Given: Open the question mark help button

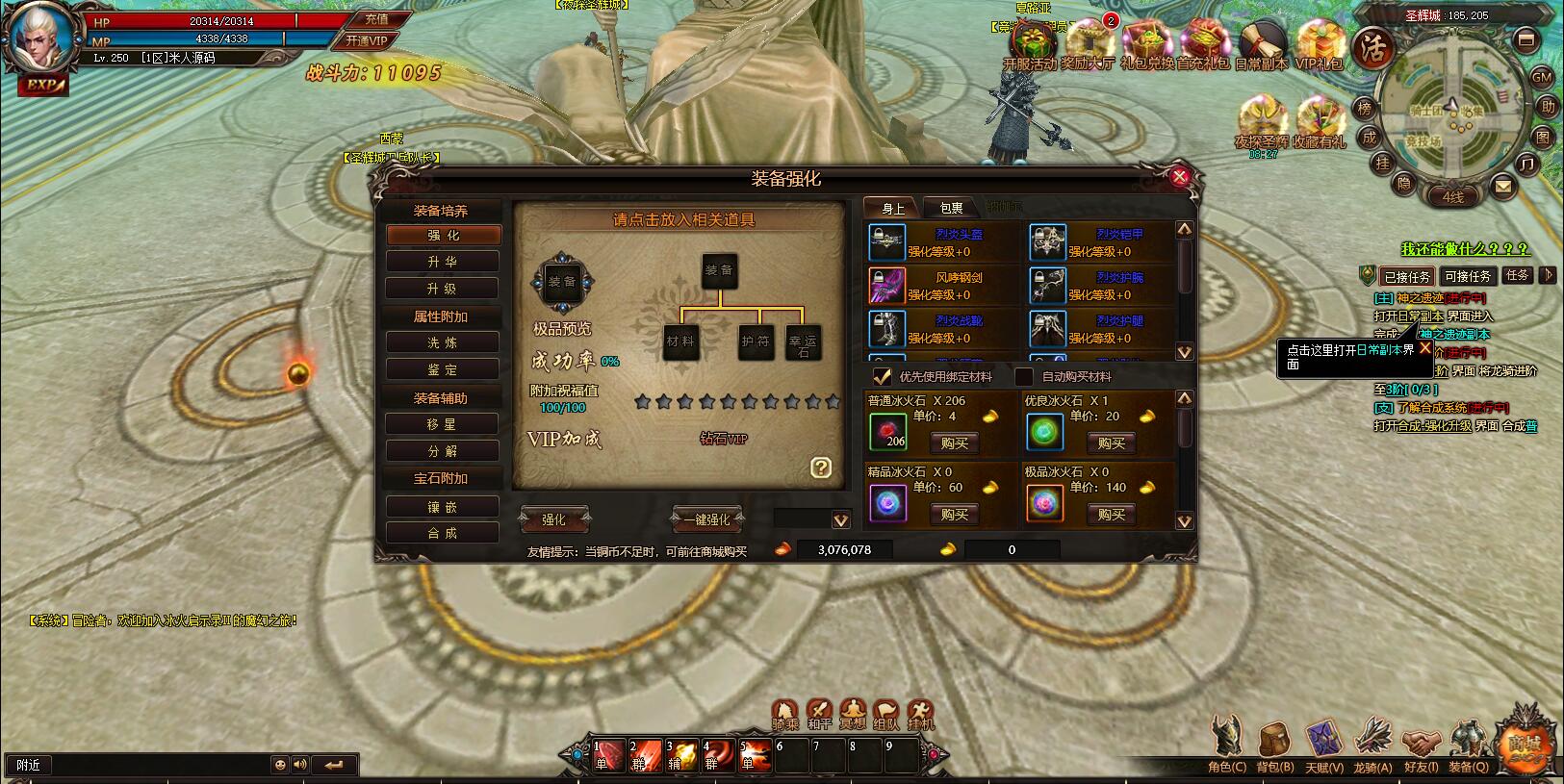Looking at the screenshot, I should point(821,468).
